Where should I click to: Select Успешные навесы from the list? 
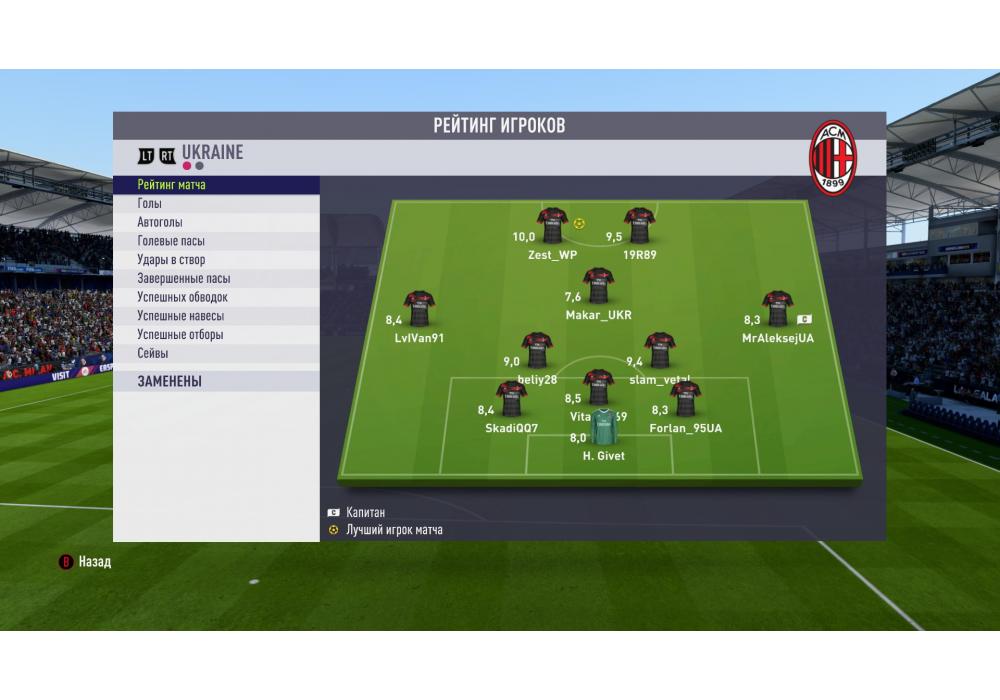(x=216, y=316)
